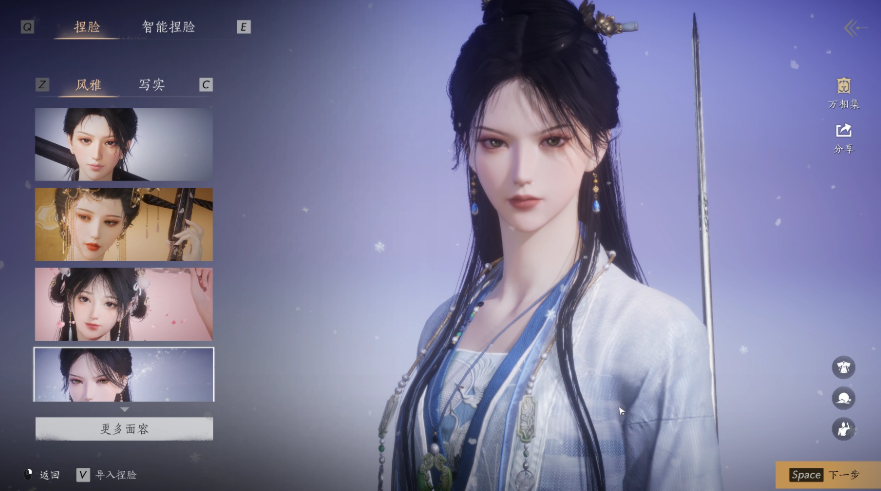The image size is (881, 491).
Task: Click the 分享 share icon
Action: pos(843,136)
